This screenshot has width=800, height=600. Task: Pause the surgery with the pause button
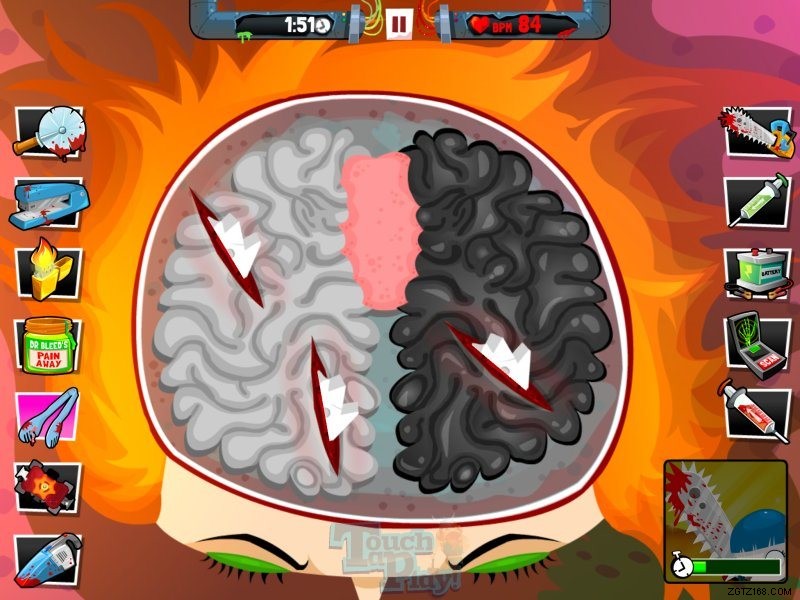coord(399,22)
